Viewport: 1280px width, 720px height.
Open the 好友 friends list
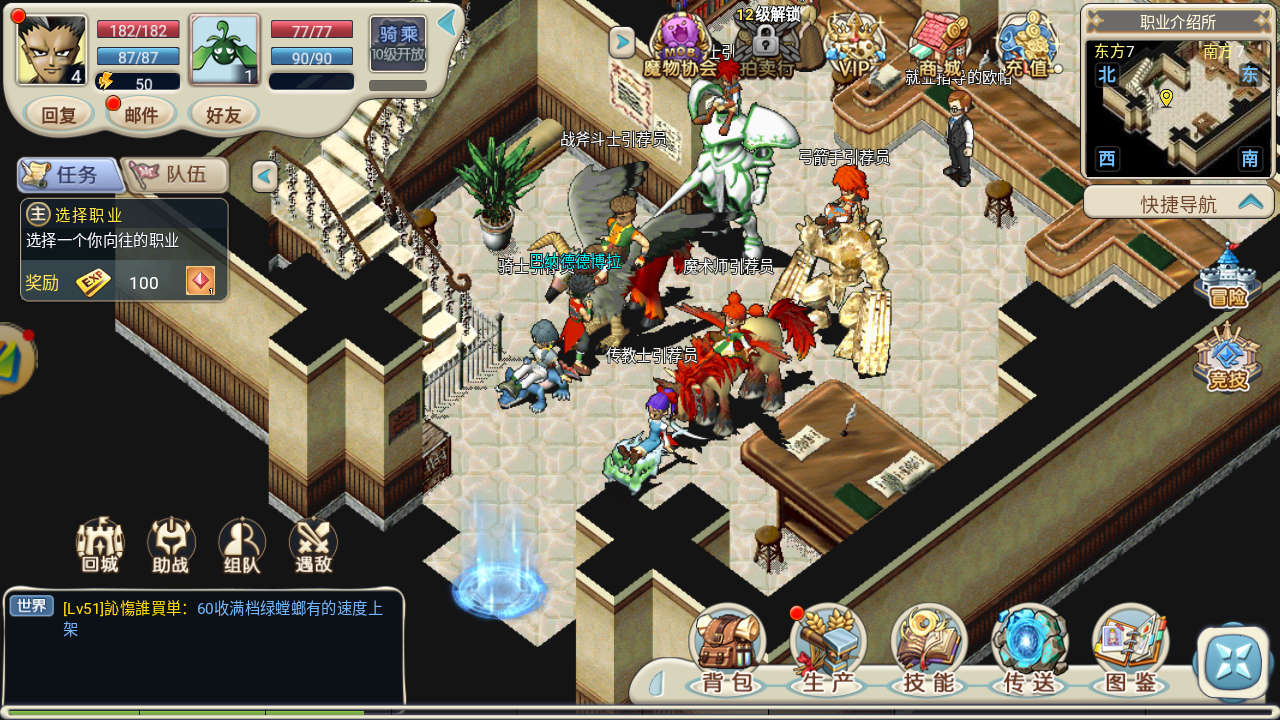point(224,115)
